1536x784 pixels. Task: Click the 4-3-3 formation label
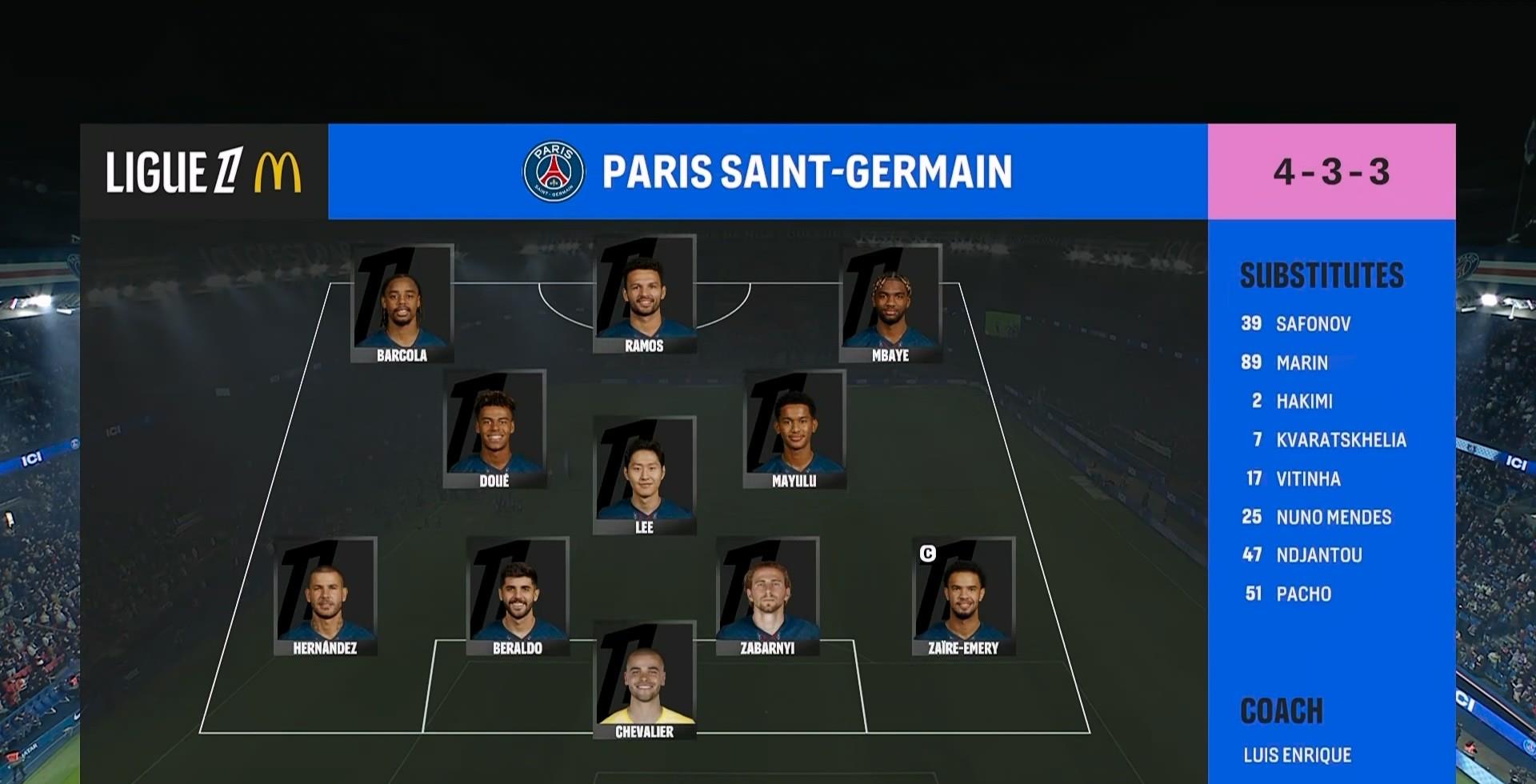point(1331,171)
